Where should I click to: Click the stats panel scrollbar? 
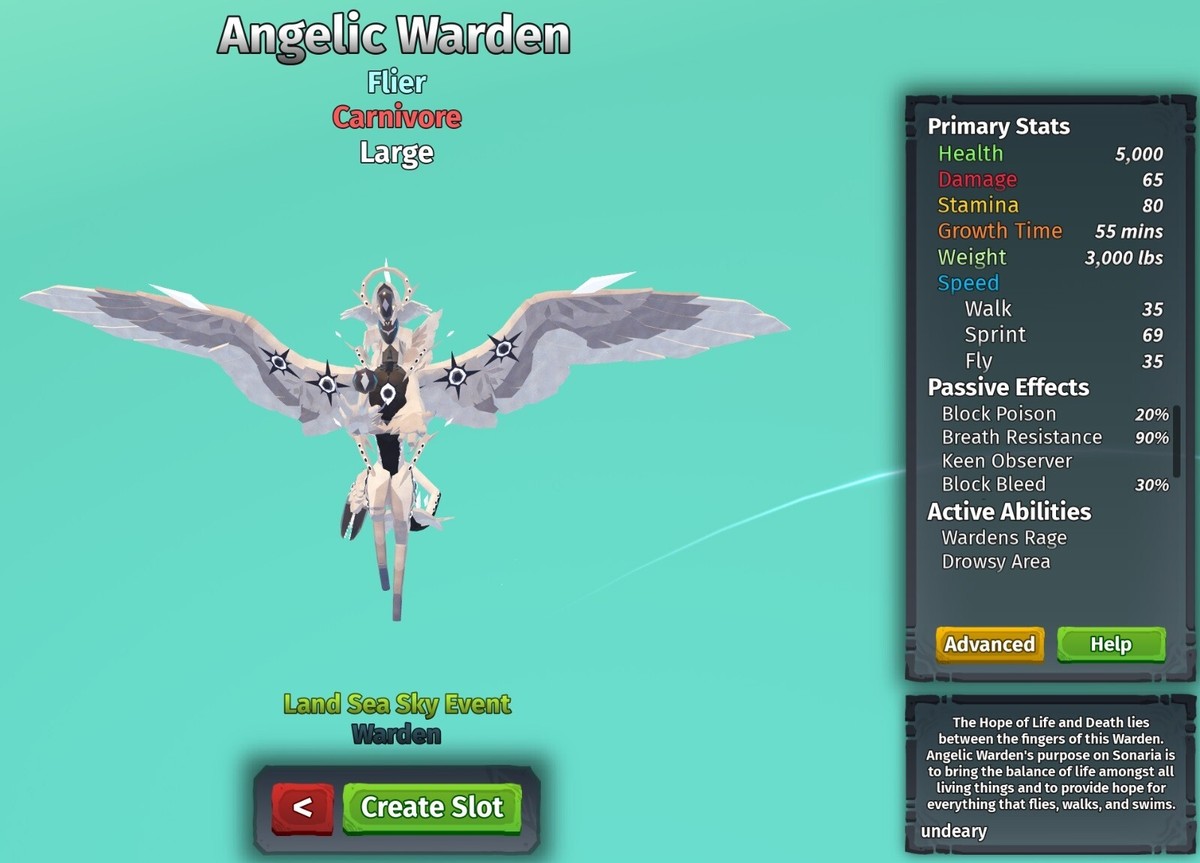point(1177,438)
